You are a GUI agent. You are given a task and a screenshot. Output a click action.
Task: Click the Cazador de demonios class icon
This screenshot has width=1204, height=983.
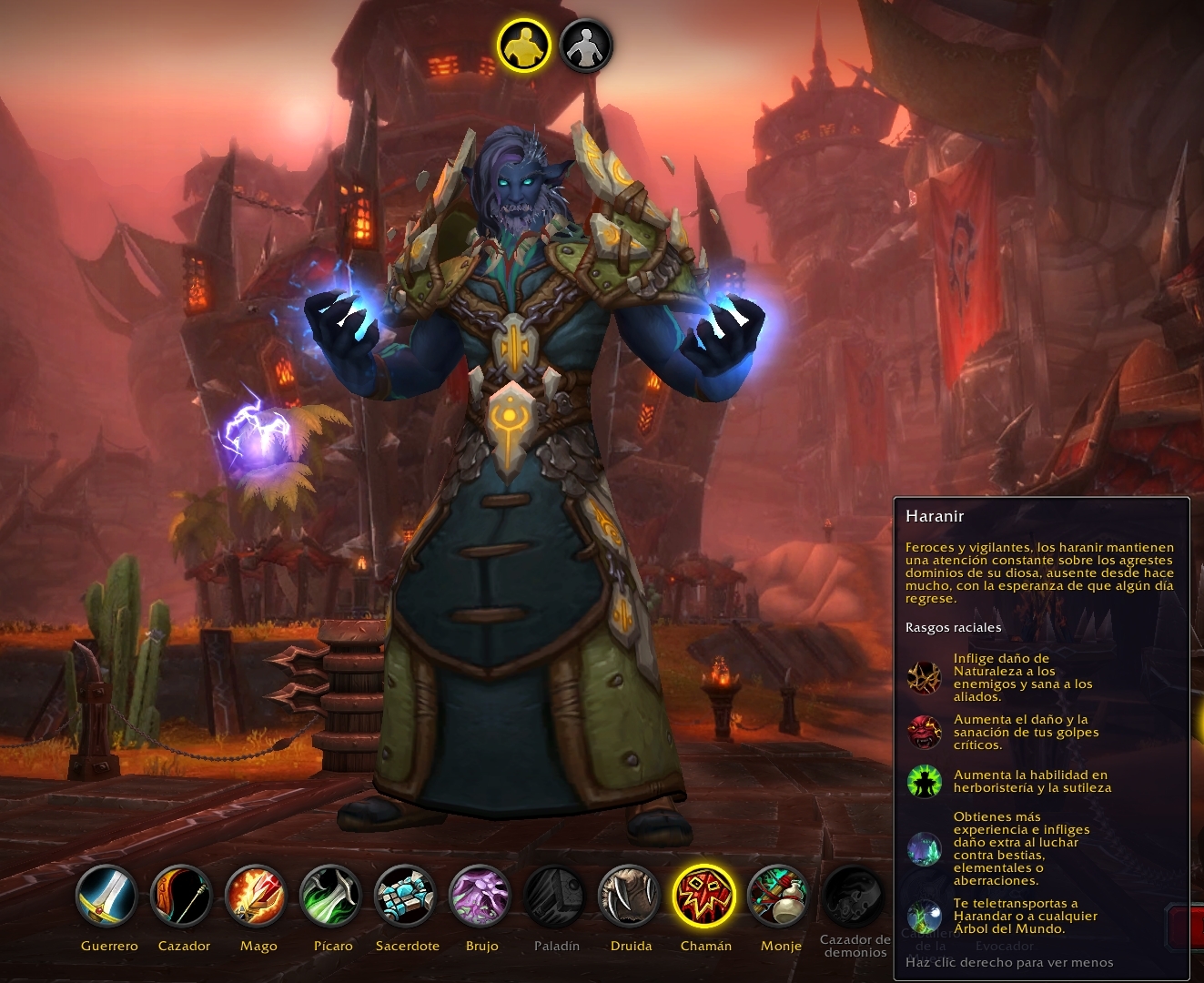[854, 896]
